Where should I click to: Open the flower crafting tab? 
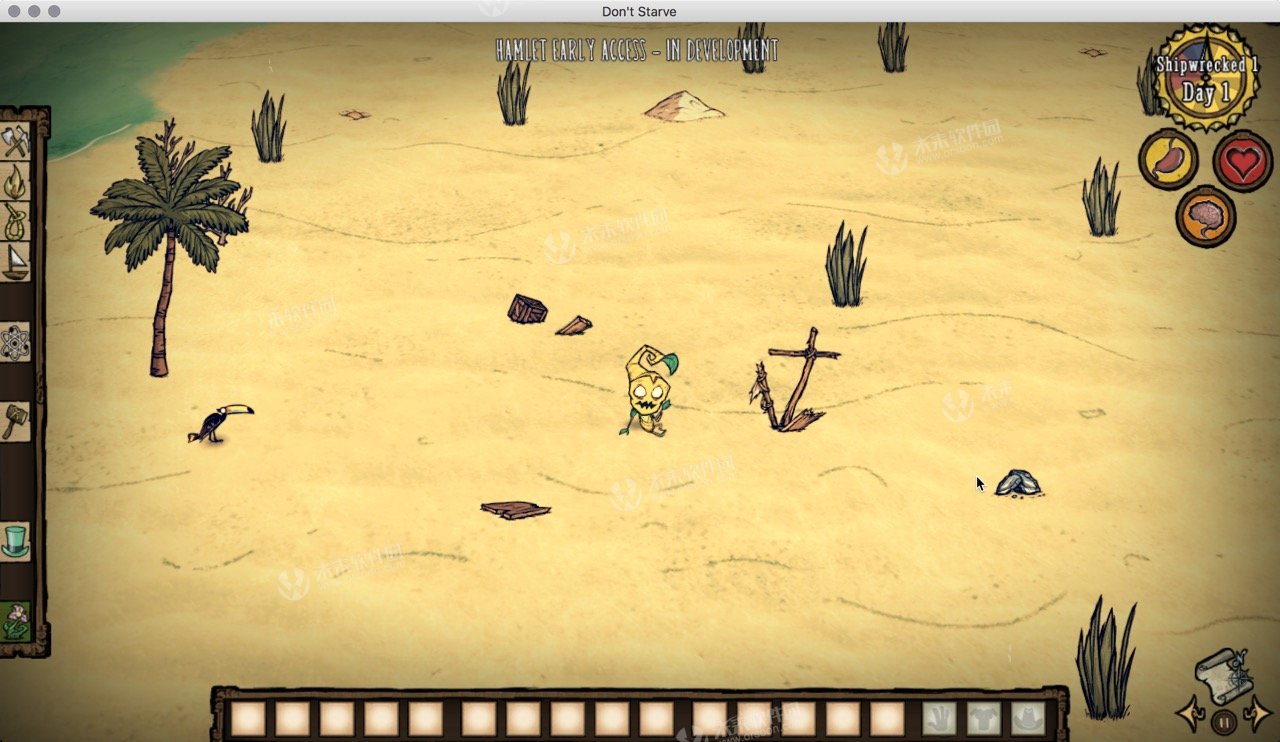(16, 621)
